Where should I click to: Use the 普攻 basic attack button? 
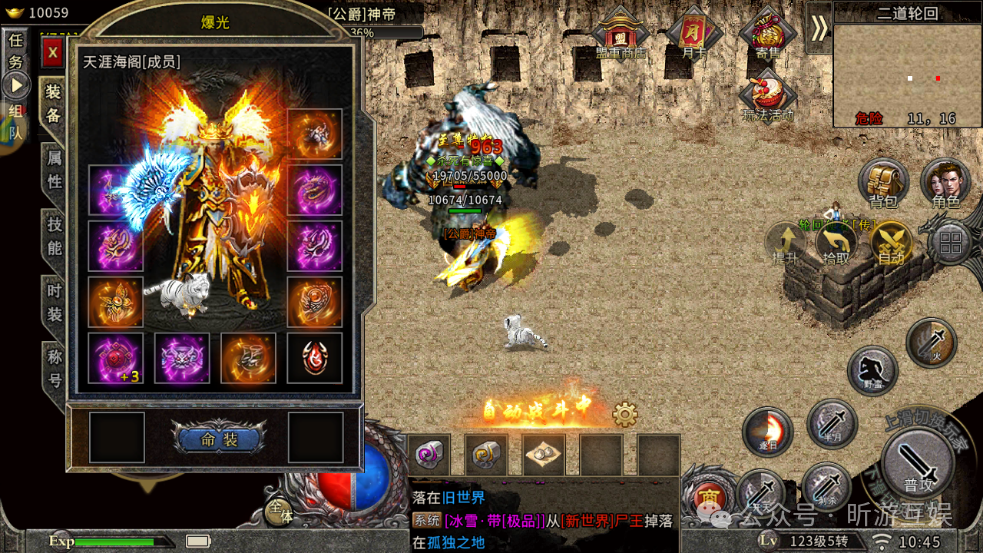[x=918, y=466]
